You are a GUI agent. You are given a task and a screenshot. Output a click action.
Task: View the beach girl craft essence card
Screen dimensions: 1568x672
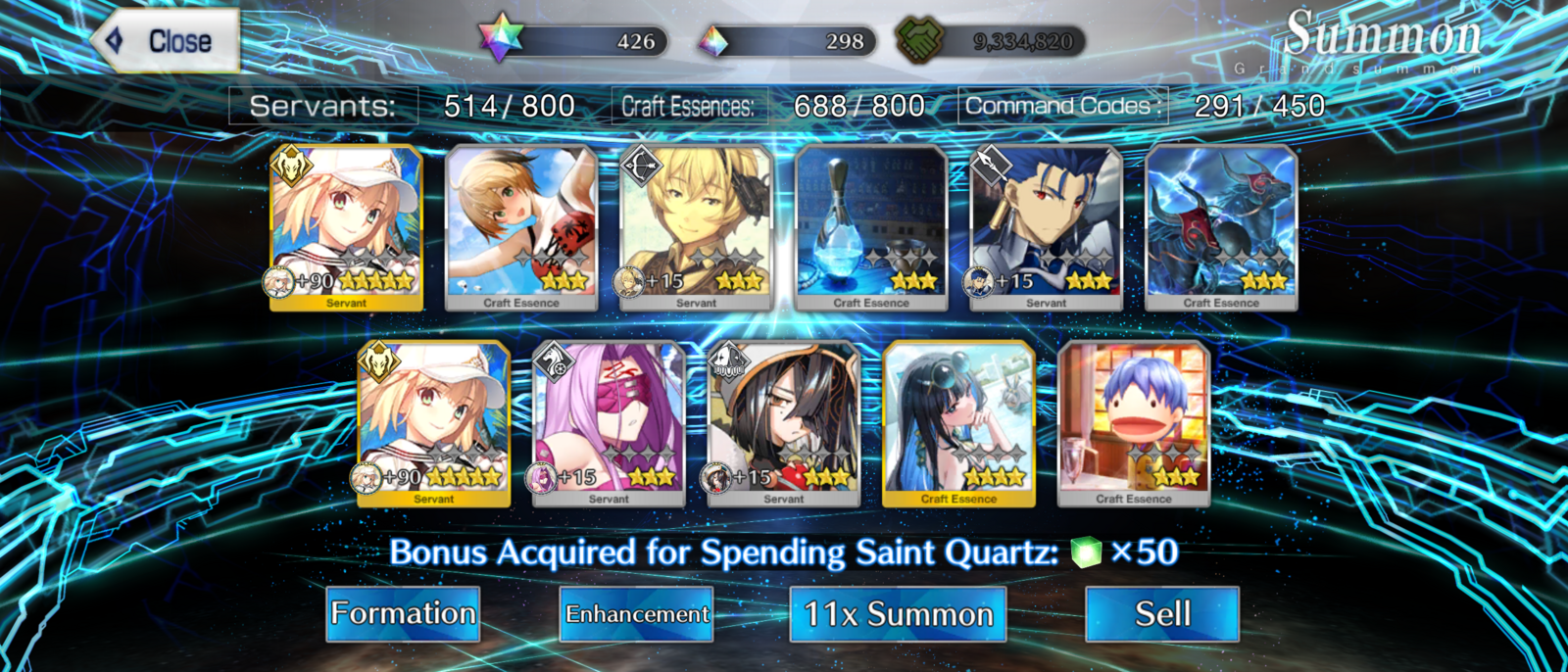pos(521,227)
